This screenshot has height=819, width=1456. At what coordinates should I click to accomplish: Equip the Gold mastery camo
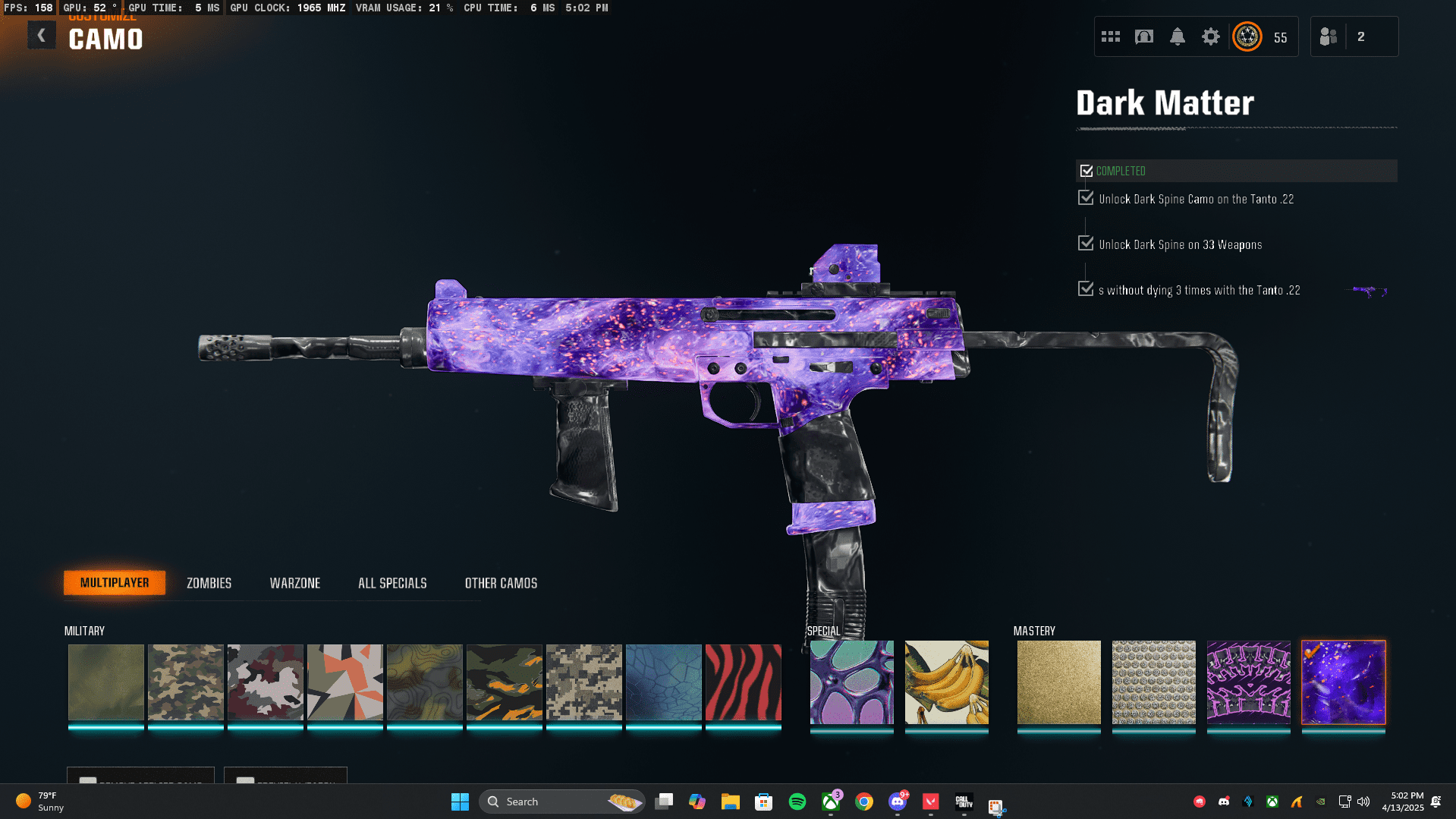tap(1058, 682)
